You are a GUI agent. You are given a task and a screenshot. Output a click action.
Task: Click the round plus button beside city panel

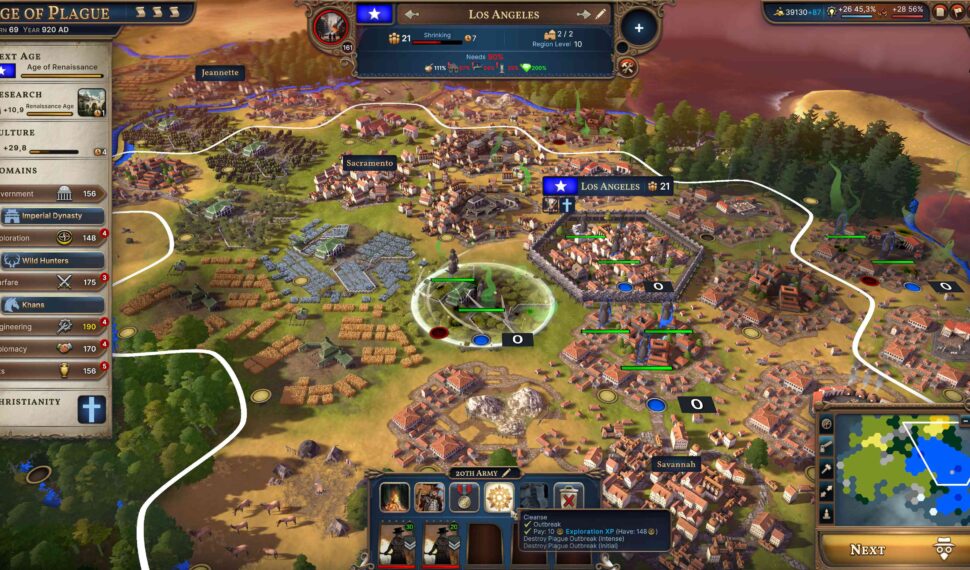coord(639,27)
